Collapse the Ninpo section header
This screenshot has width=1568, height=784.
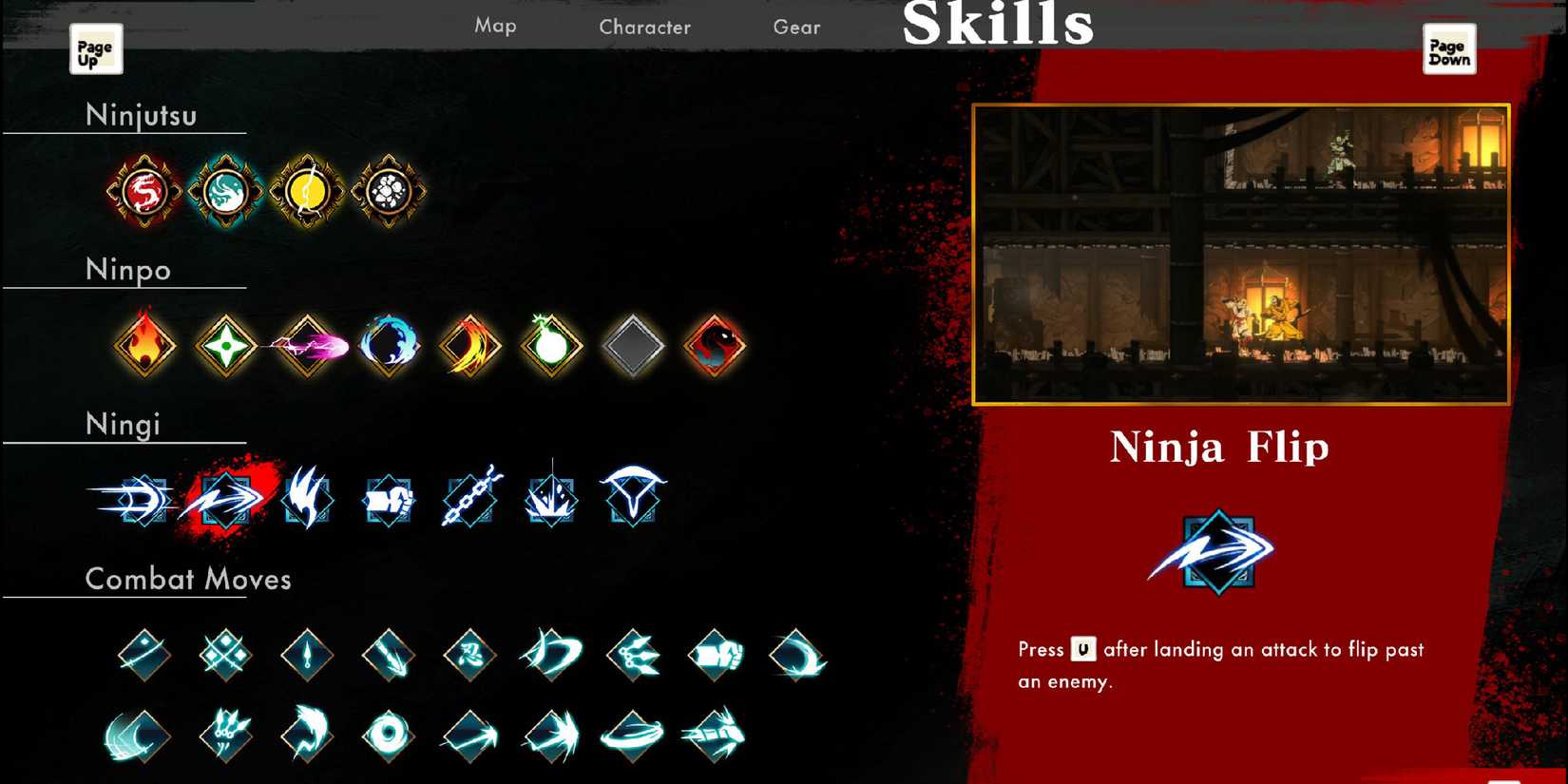[128, 270]
